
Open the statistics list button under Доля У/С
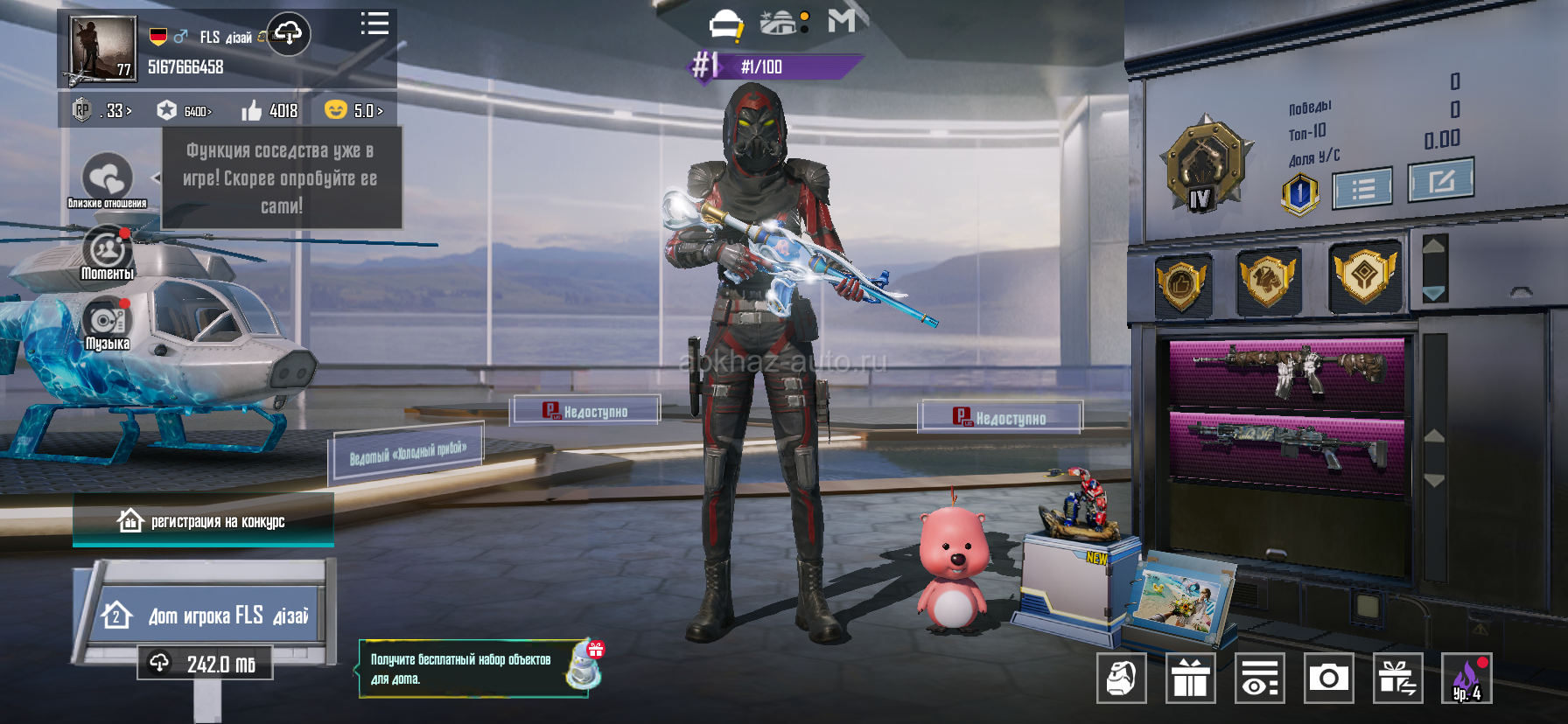click(x=1361, y=188)
